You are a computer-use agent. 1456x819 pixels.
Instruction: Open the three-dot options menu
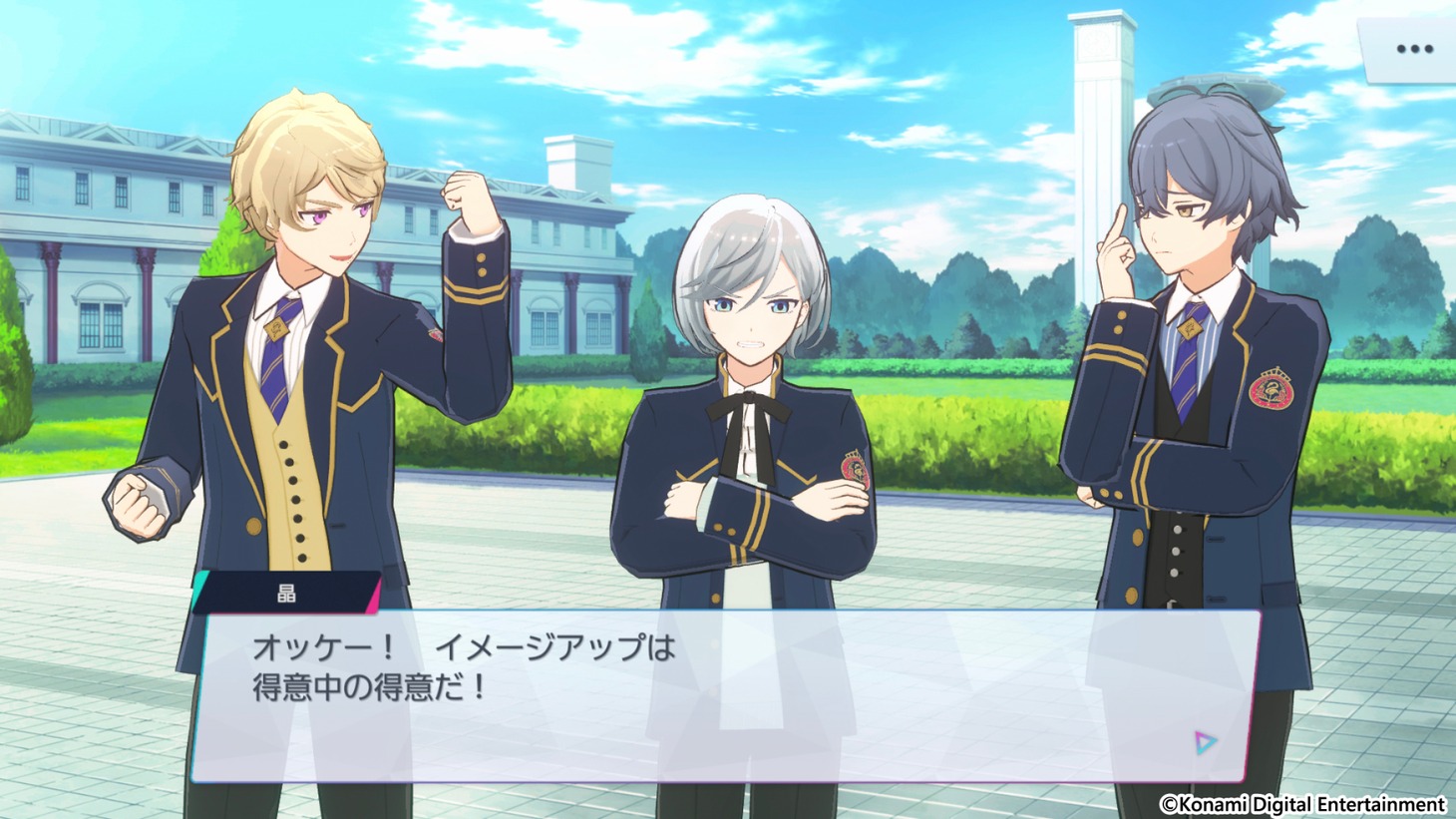click(1413, 49)
